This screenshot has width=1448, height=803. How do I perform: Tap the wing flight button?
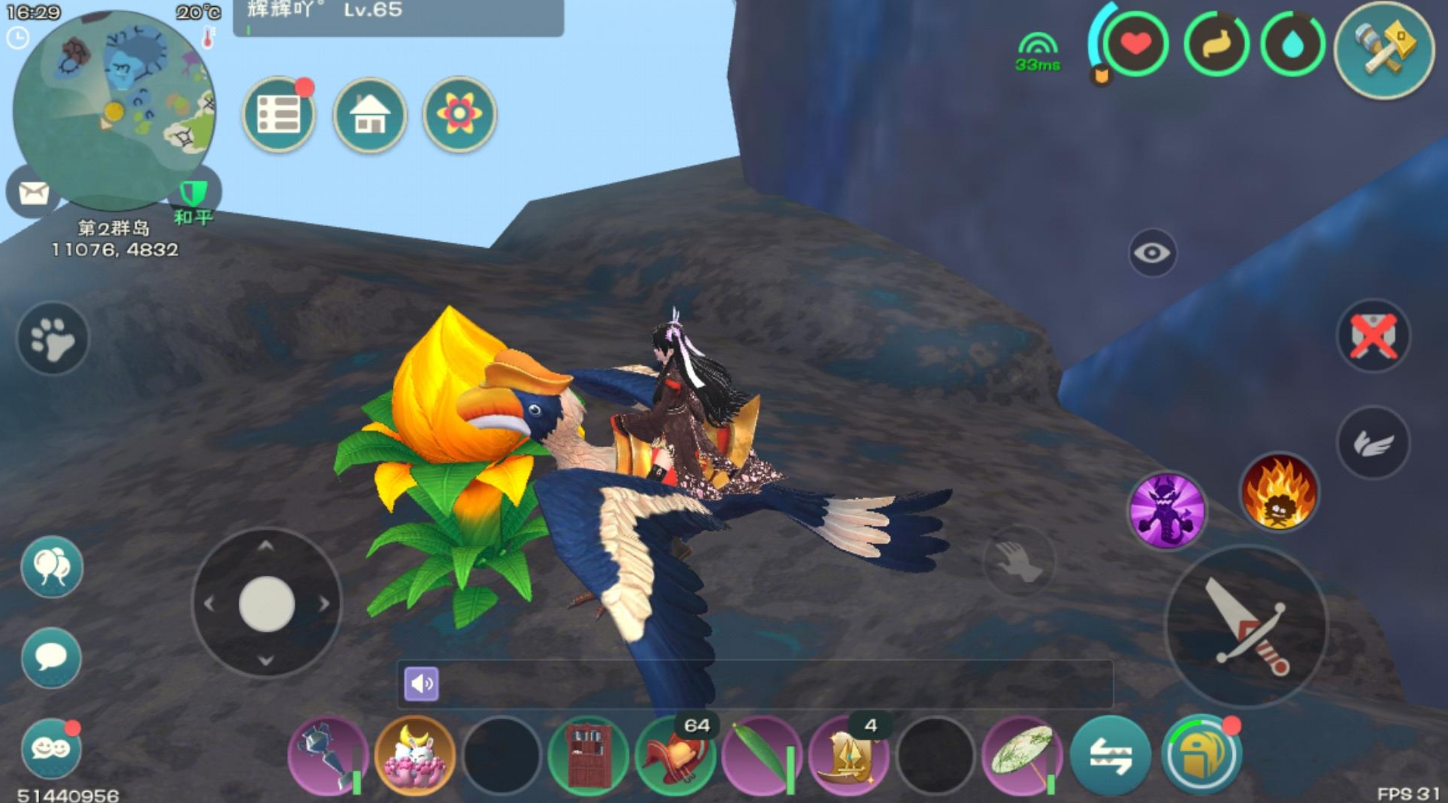(1373, 443)
